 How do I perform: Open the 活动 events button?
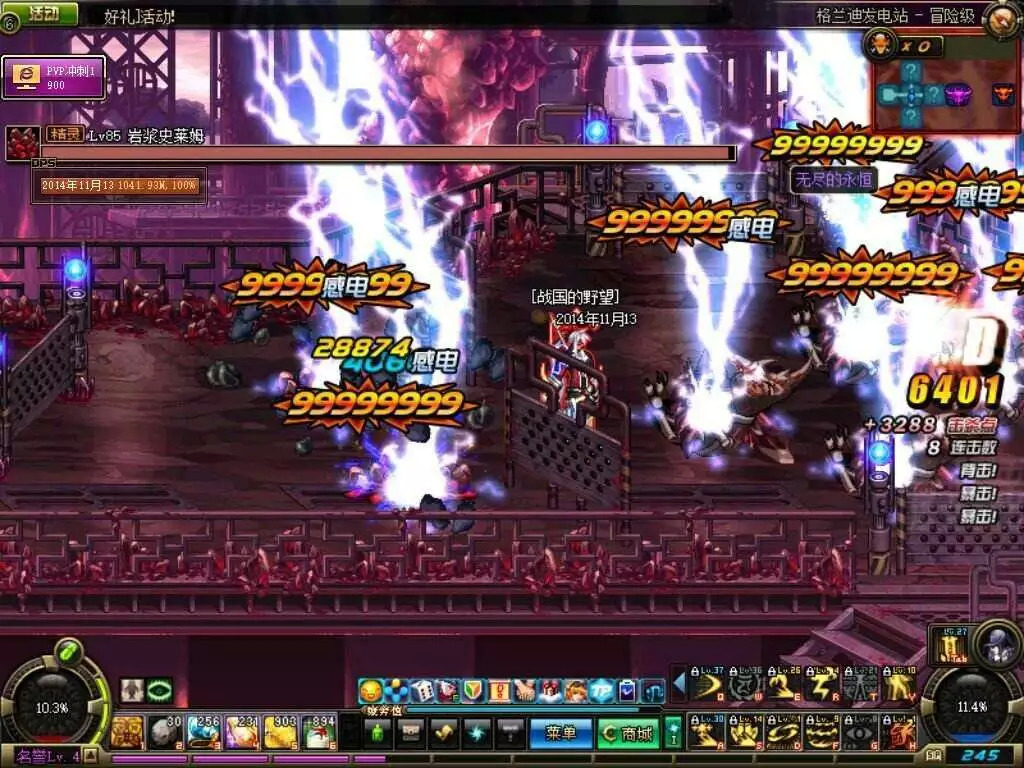point(41,13)
